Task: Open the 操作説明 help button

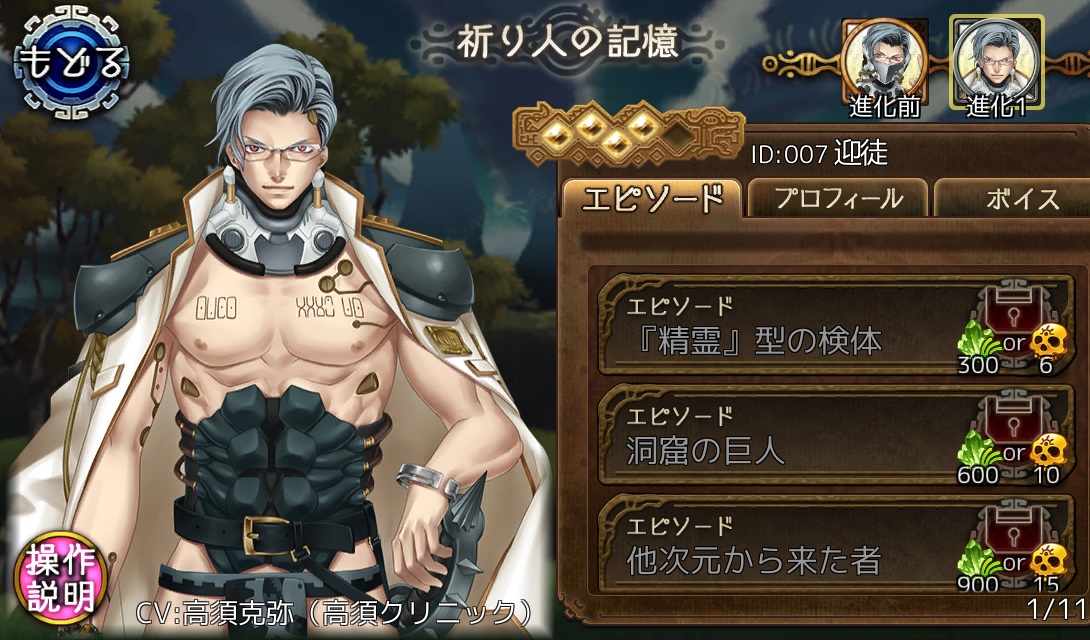Action: coord(61,579)
